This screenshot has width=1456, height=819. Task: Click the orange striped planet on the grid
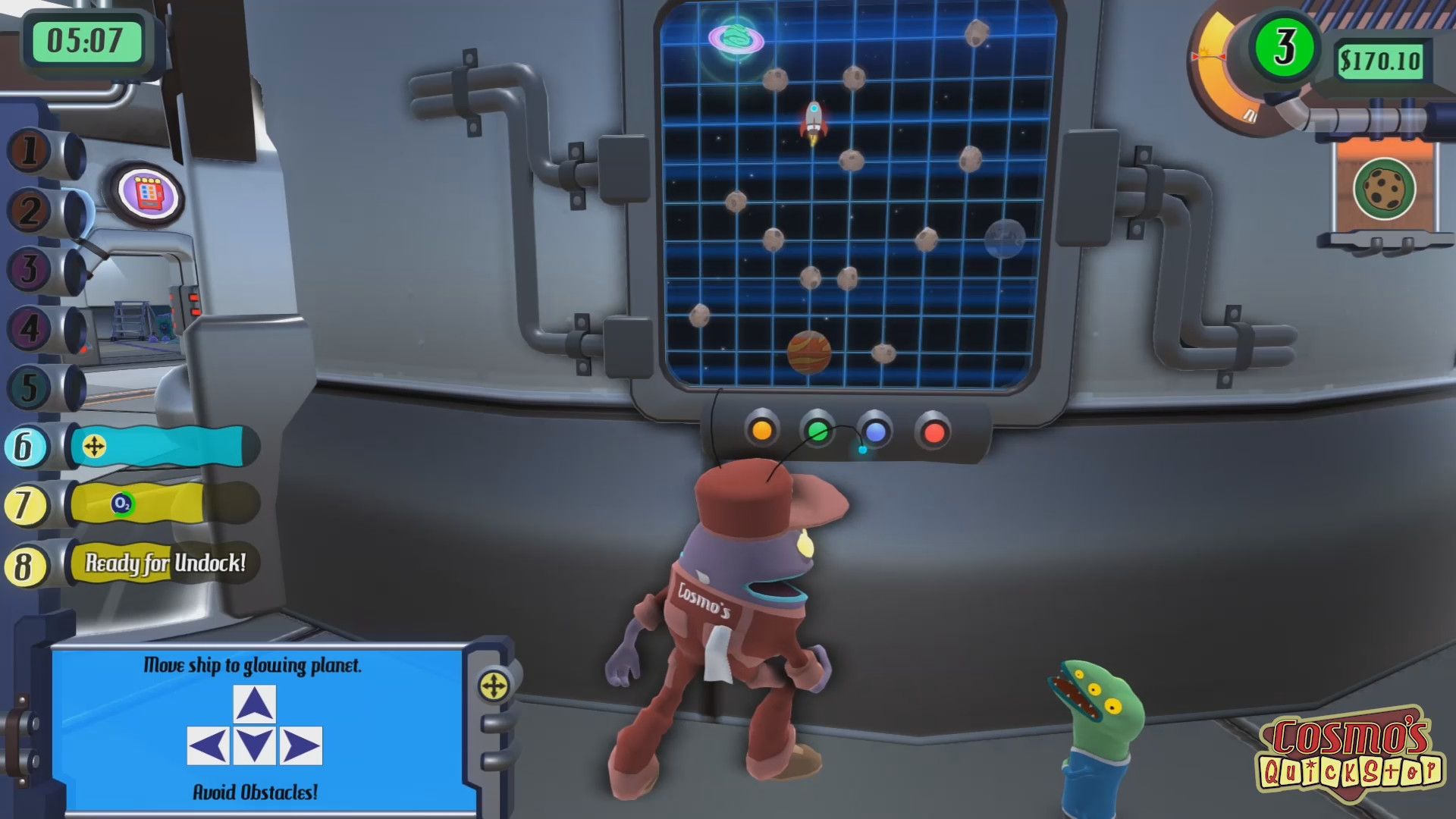[x=809, y=350]
